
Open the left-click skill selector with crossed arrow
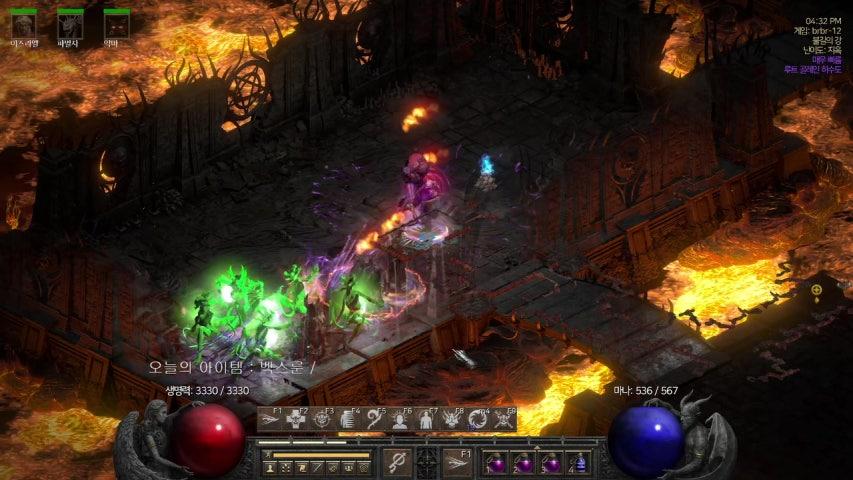point(397,462)
